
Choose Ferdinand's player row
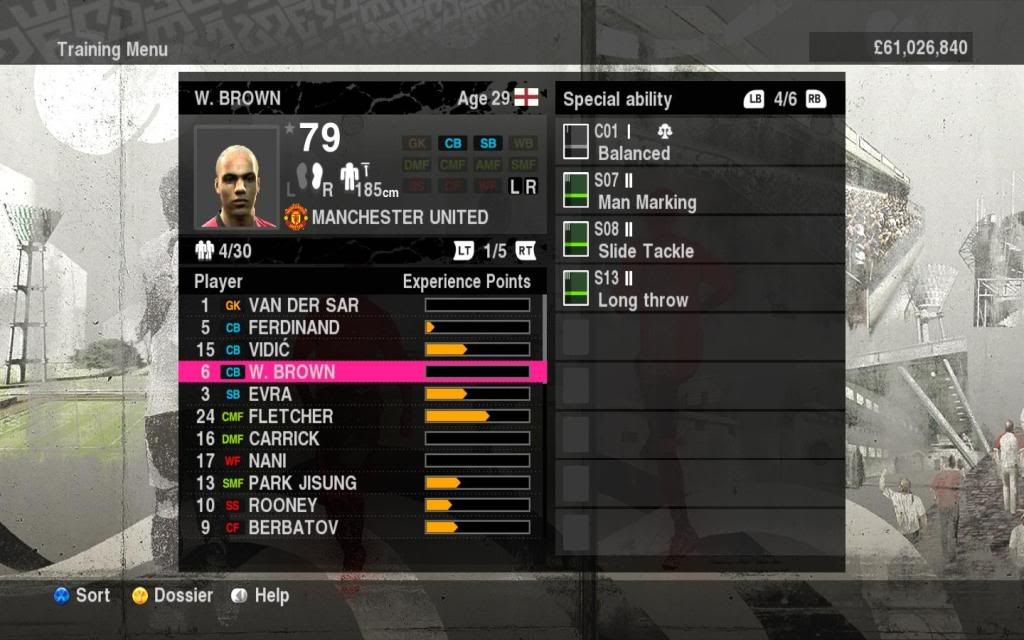(360, 327)
